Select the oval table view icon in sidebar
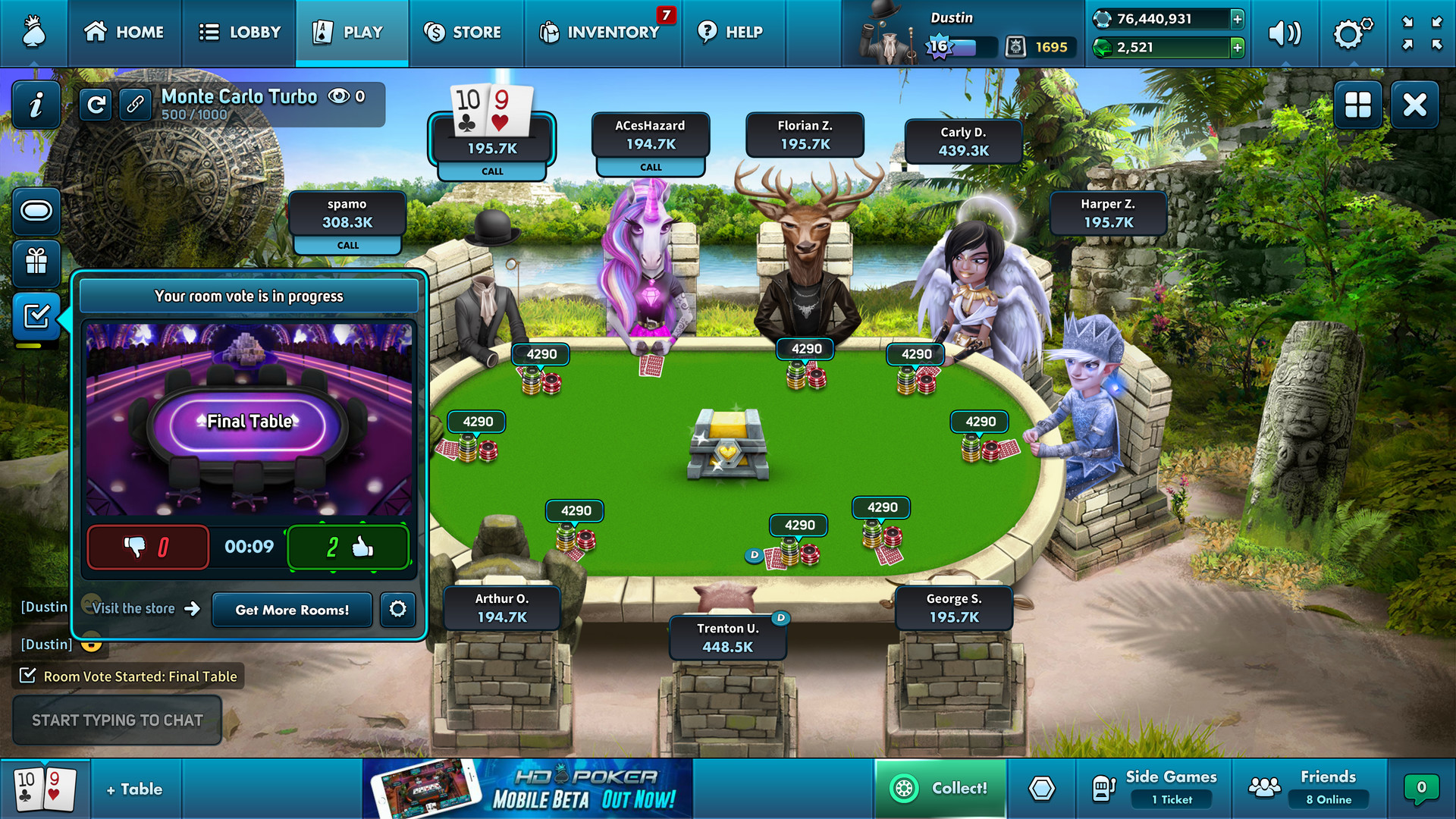1456x819 pixels. click(35, 212)
